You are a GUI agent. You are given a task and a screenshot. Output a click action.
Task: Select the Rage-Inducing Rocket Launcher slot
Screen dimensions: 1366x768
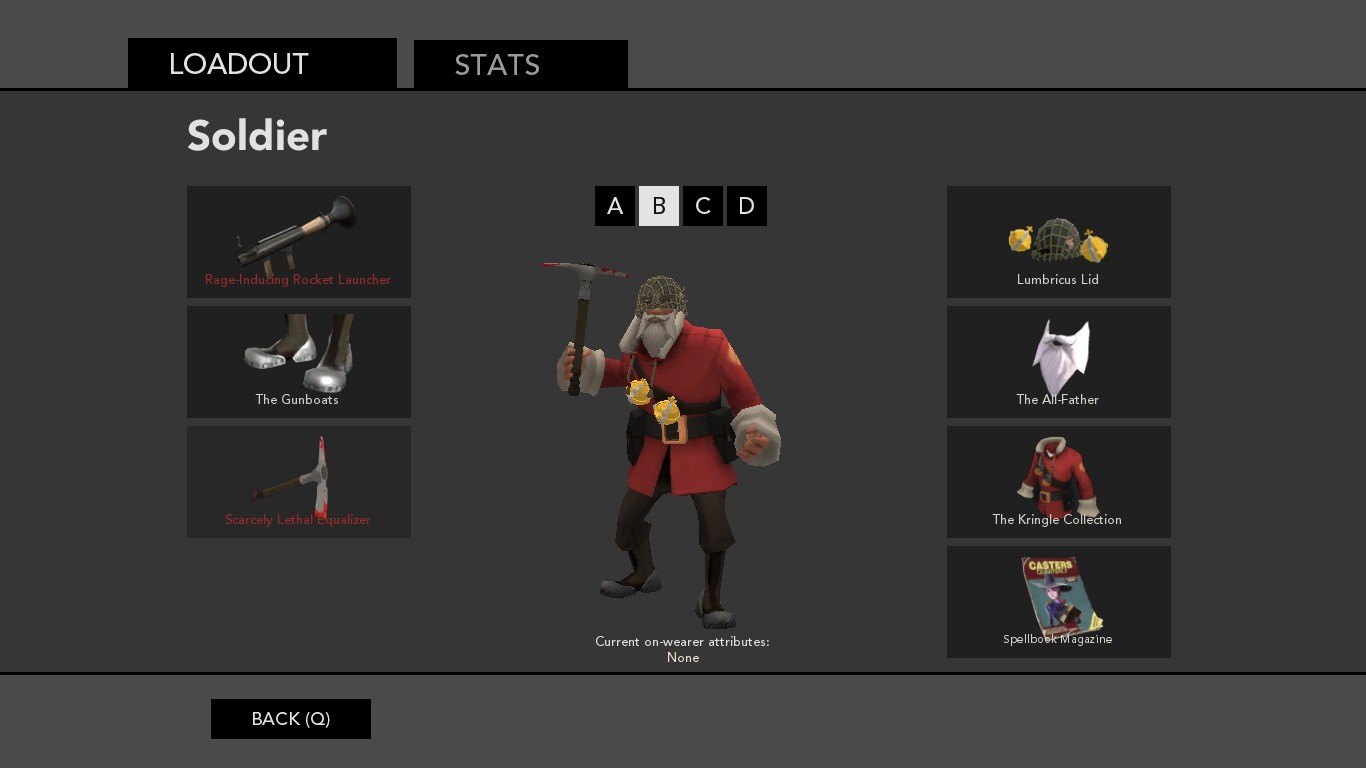click(x=298, y=242)
